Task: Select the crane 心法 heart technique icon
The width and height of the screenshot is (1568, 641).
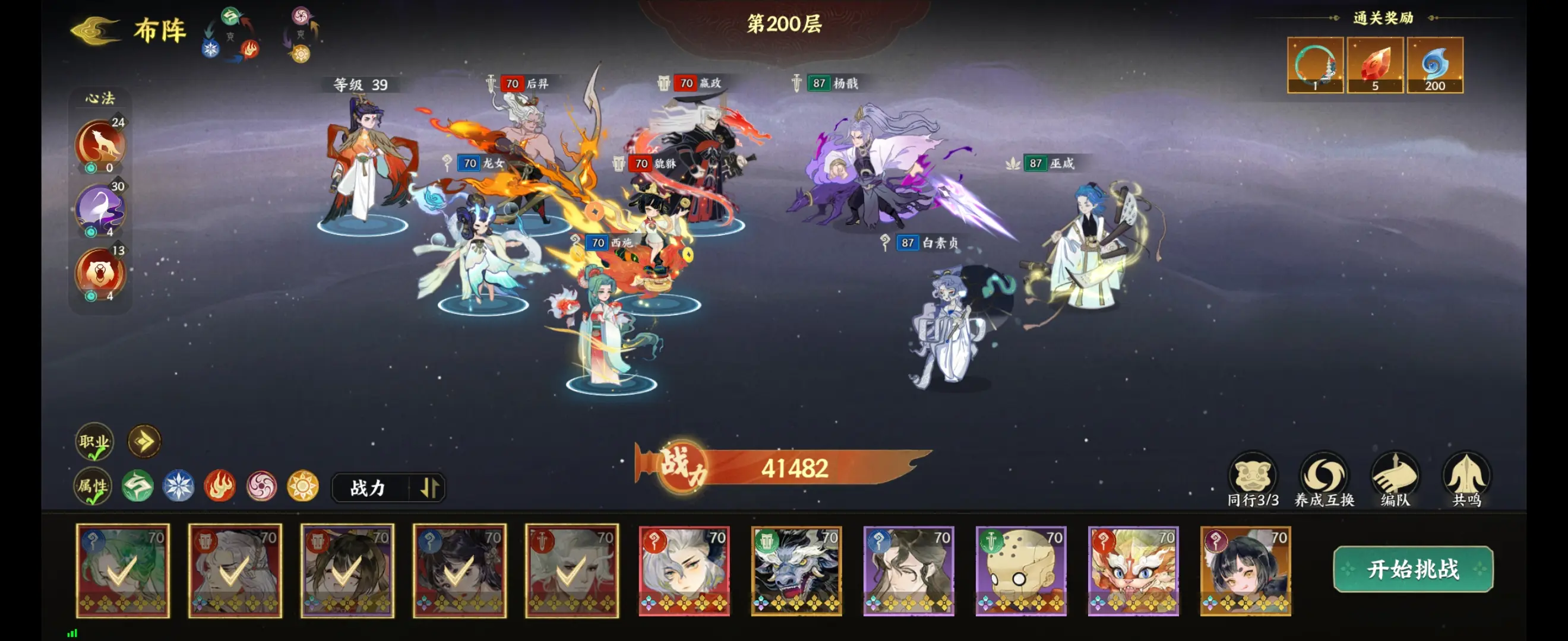Action: [101, 208]
